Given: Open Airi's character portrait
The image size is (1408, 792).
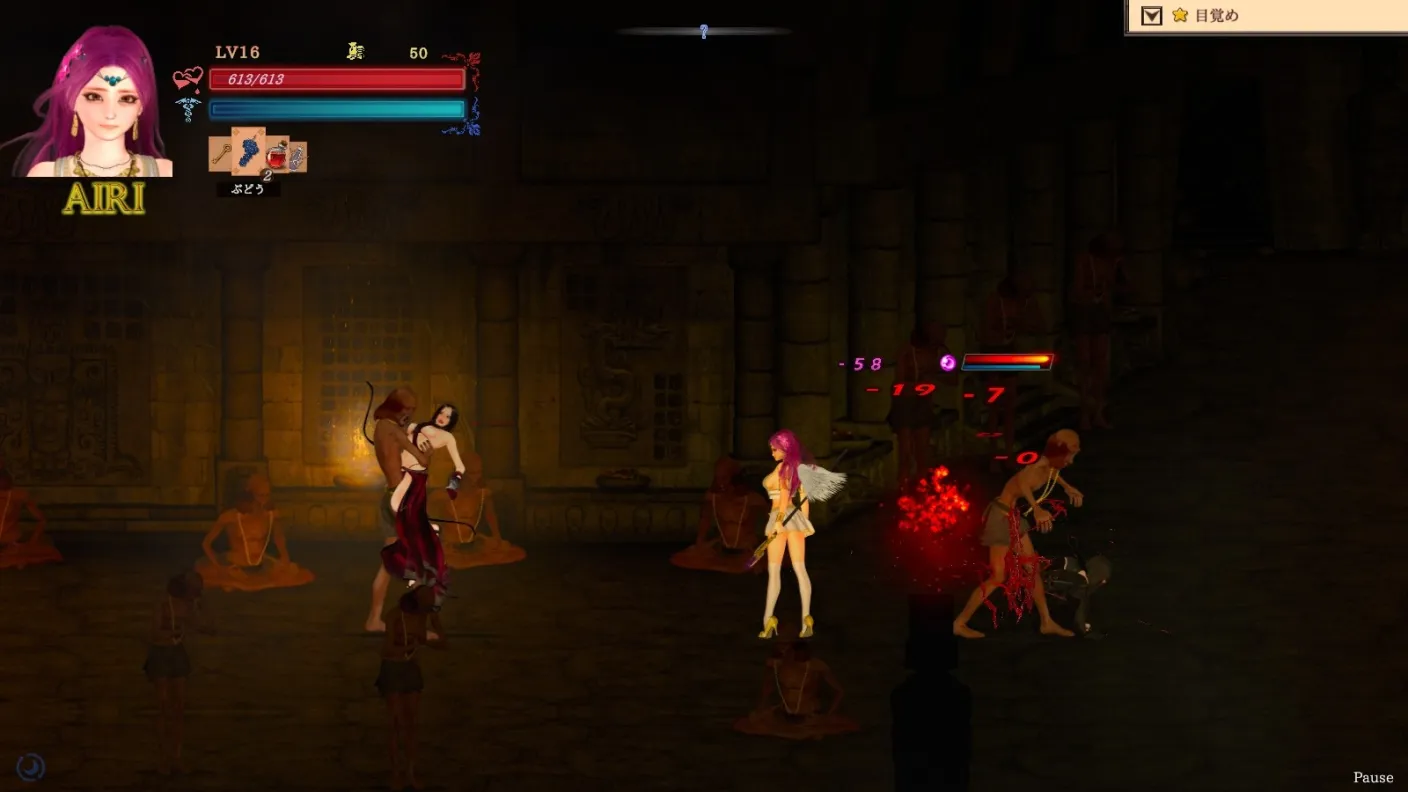Looking at the screenshot, I should coord(98,105).
